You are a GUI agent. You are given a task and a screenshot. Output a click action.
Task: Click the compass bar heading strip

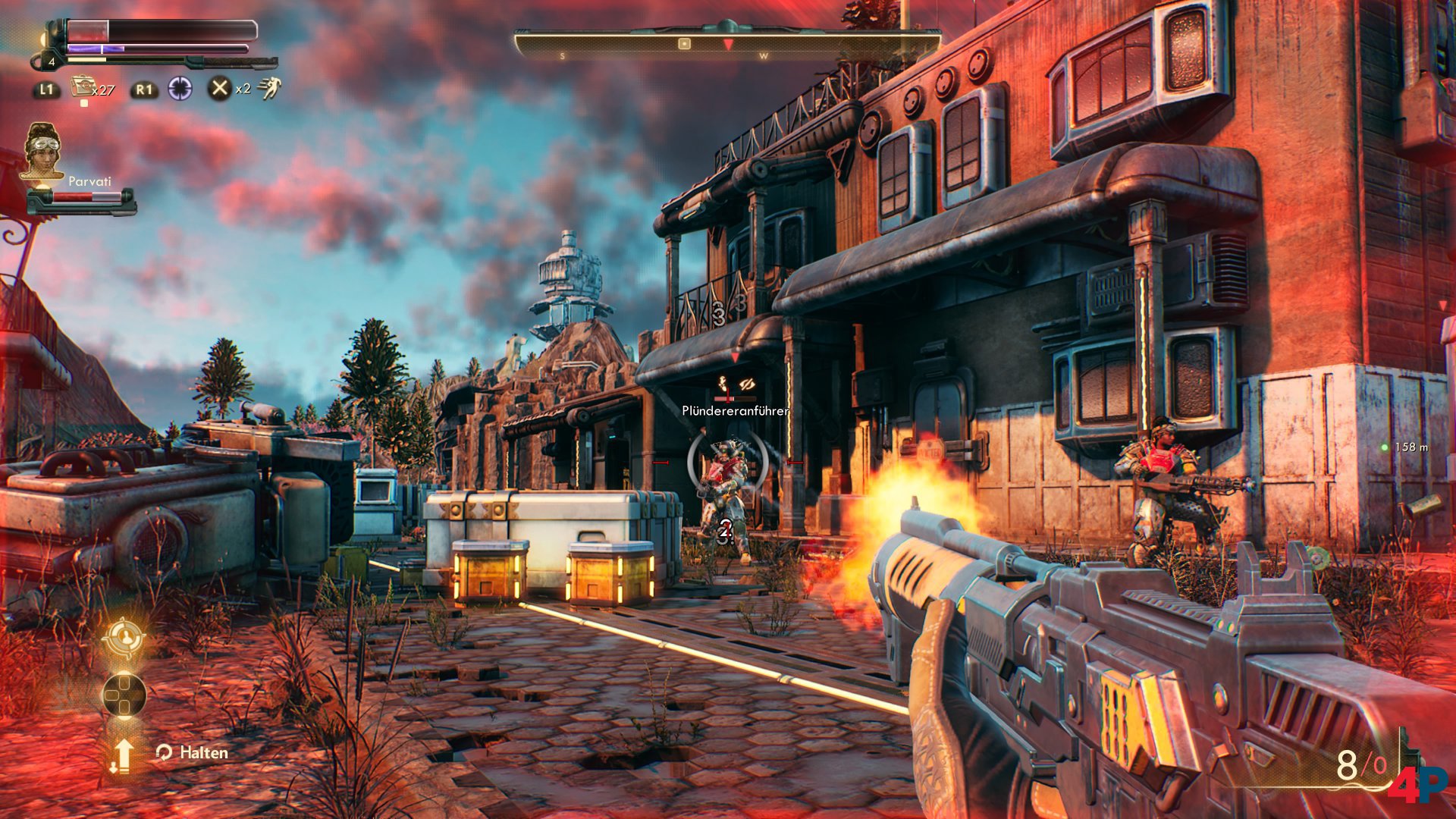(x=726, y=45)
